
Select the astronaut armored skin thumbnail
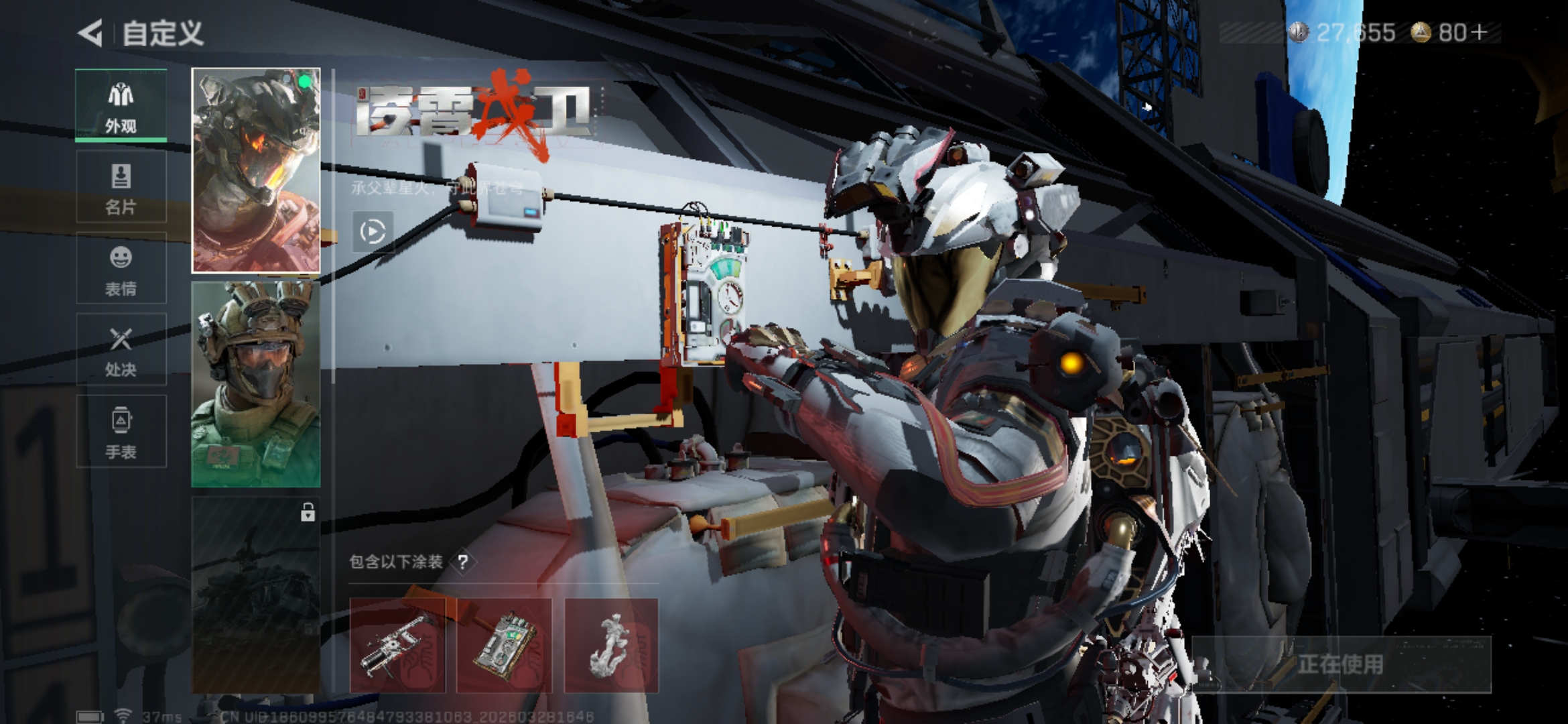256,170
